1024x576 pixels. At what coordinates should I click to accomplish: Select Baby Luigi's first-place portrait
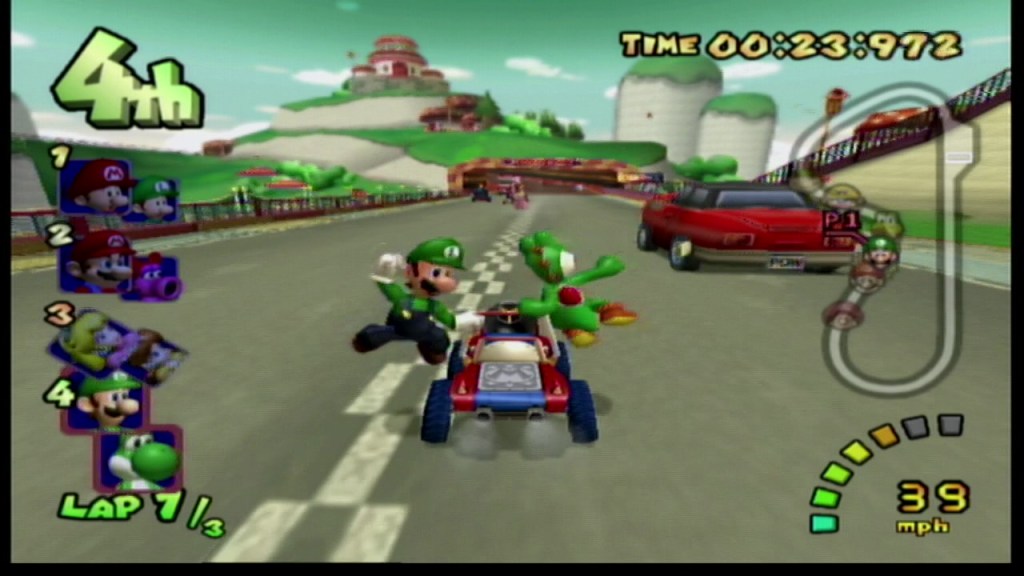pyautogui.click(x=155, y=198)
